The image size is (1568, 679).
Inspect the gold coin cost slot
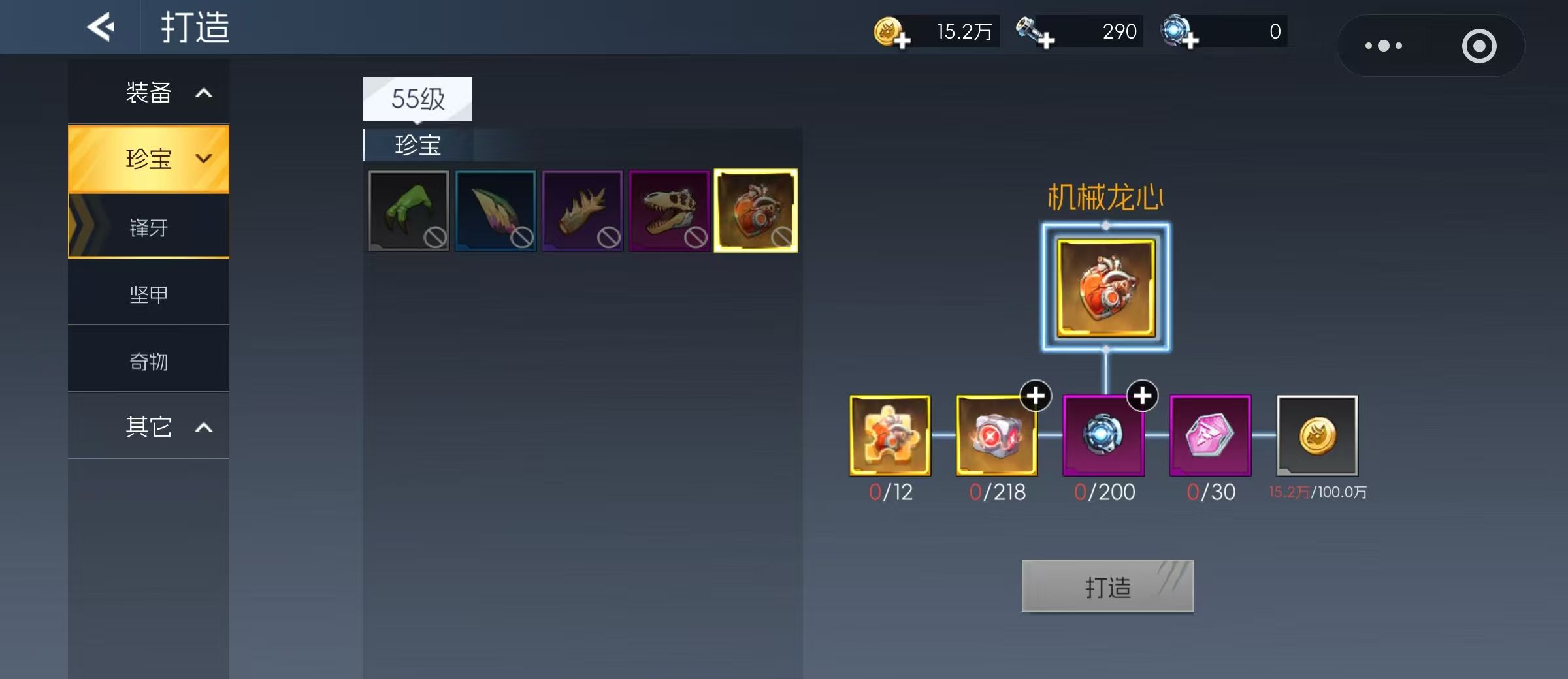[x=1317, y=435]
